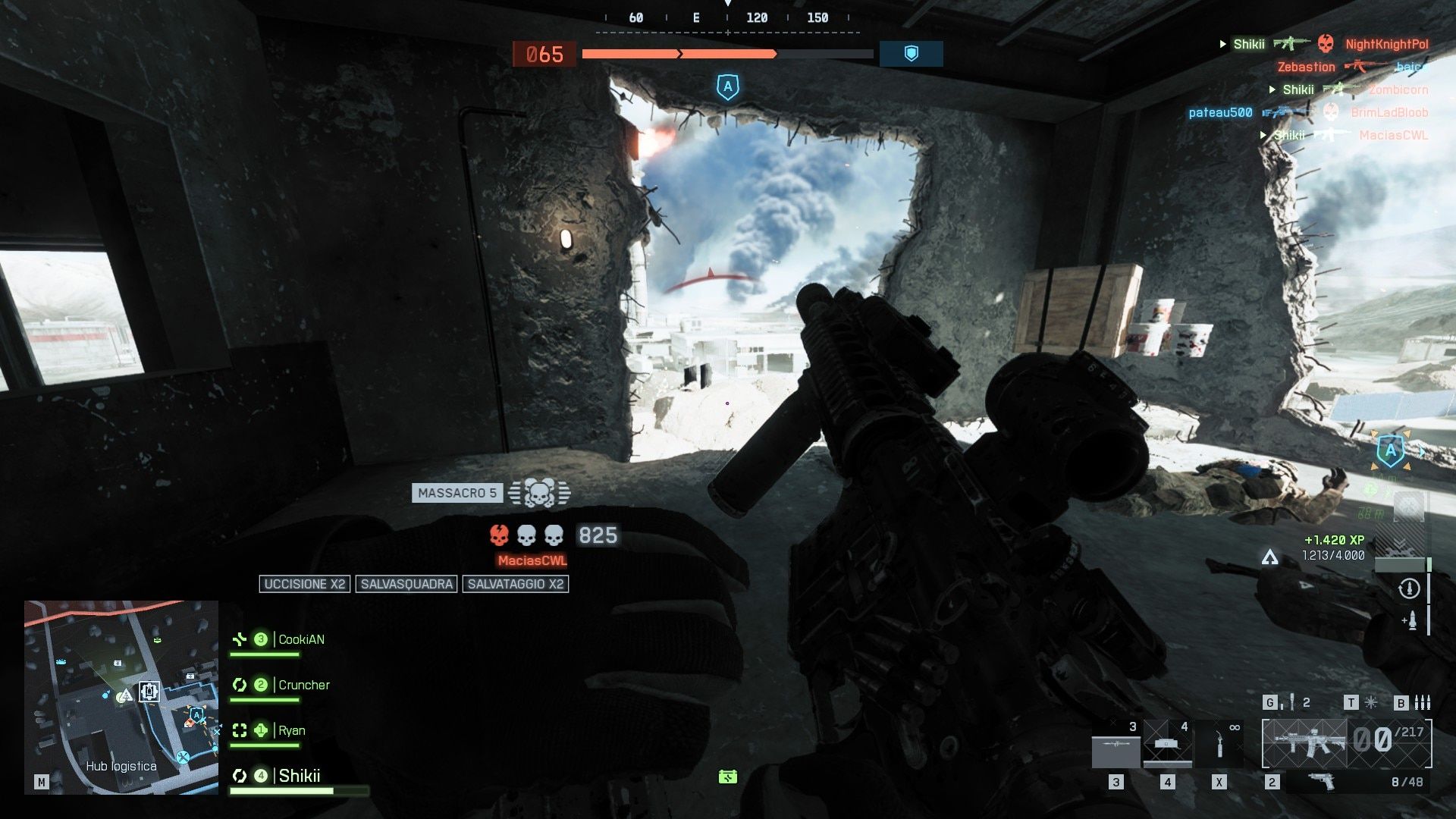Expand the arrow next to MaciasCWL kill entry
1456x819 pixels.
tap(1264, 134)
